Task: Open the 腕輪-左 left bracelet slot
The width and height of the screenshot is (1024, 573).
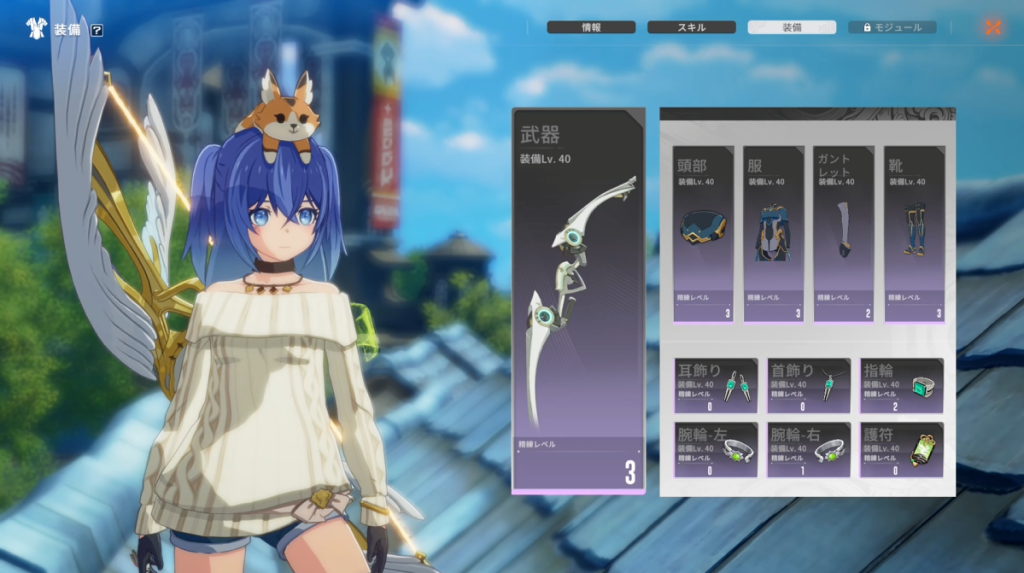Action: point(715,449)
